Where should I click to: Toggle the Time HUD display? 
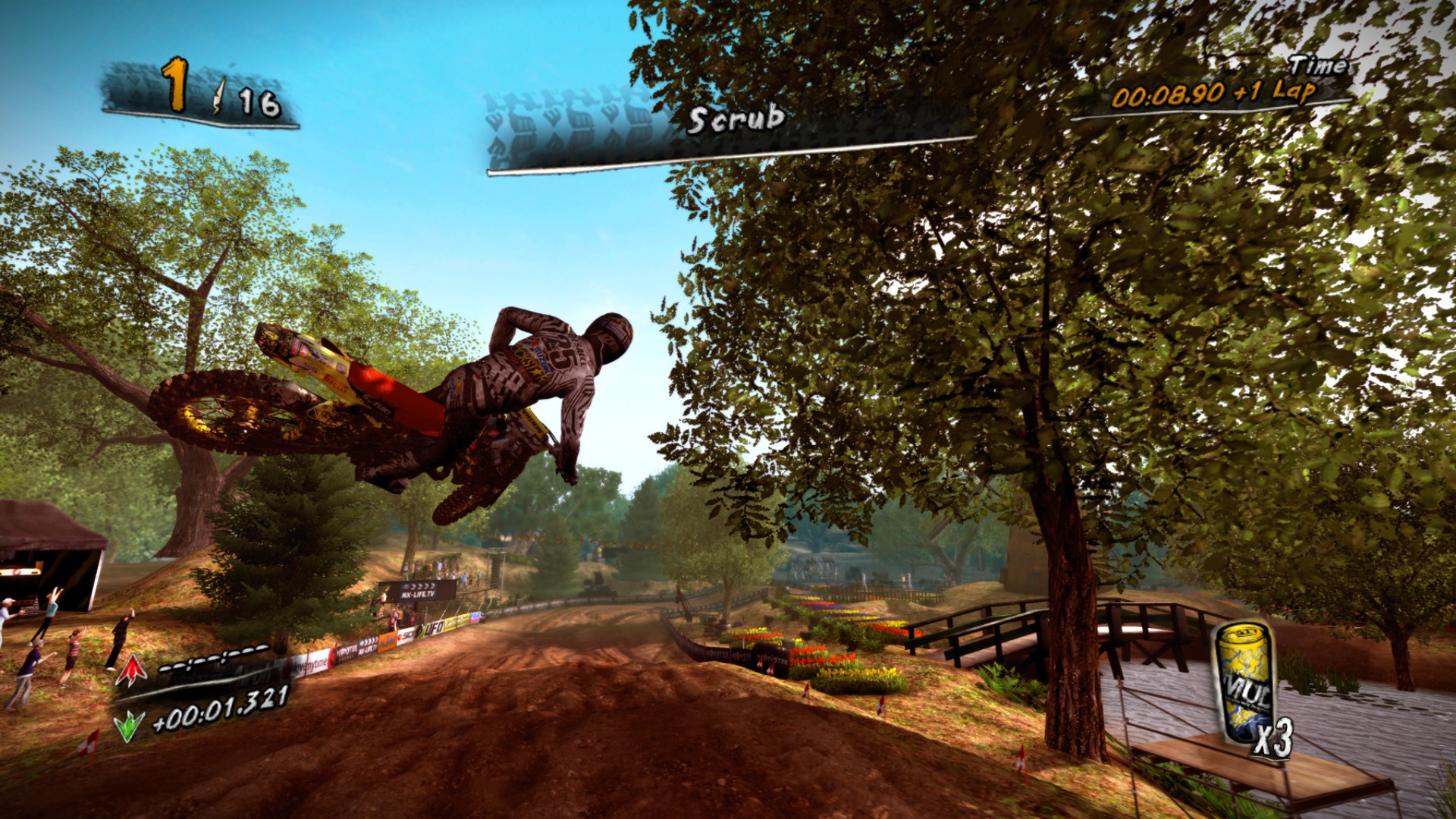(1319, 67)
